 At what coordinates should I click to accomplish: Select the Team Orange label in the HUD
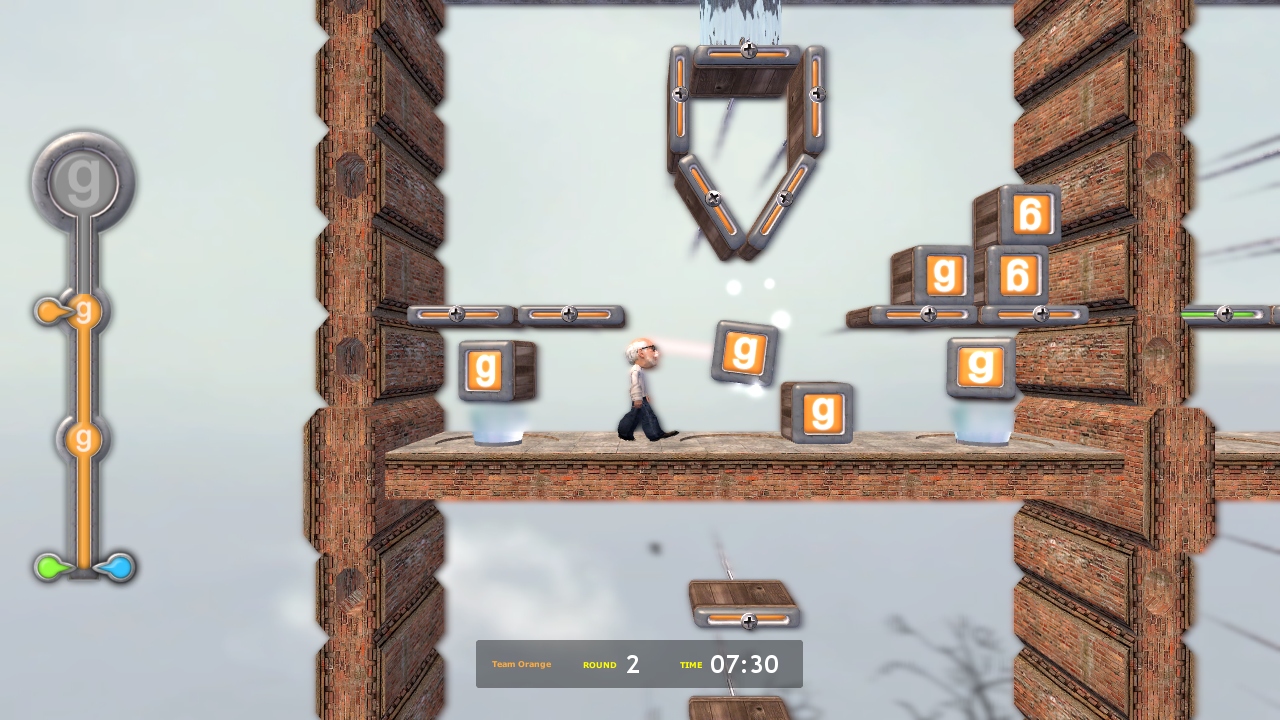(x=520, y=664)
